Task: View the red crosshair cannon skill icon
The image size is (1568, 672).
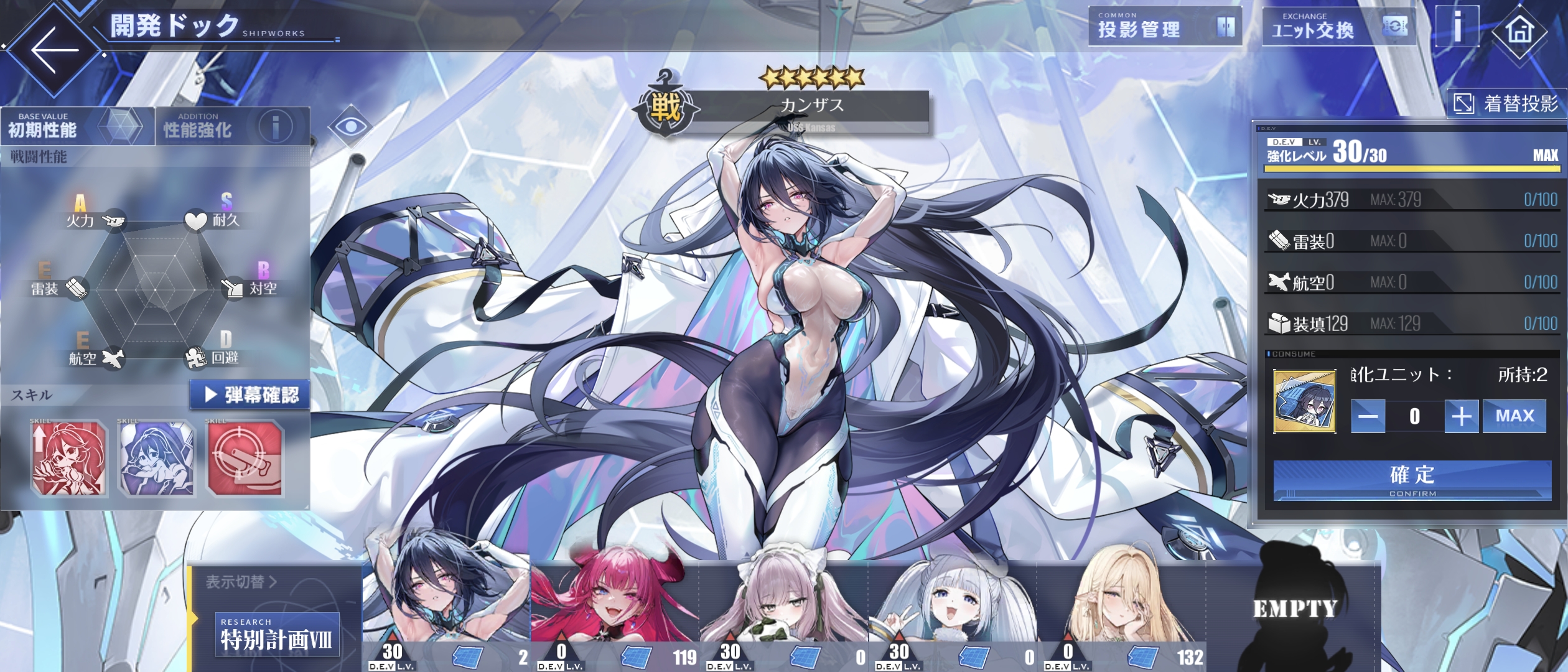Action: coord(245,459)
